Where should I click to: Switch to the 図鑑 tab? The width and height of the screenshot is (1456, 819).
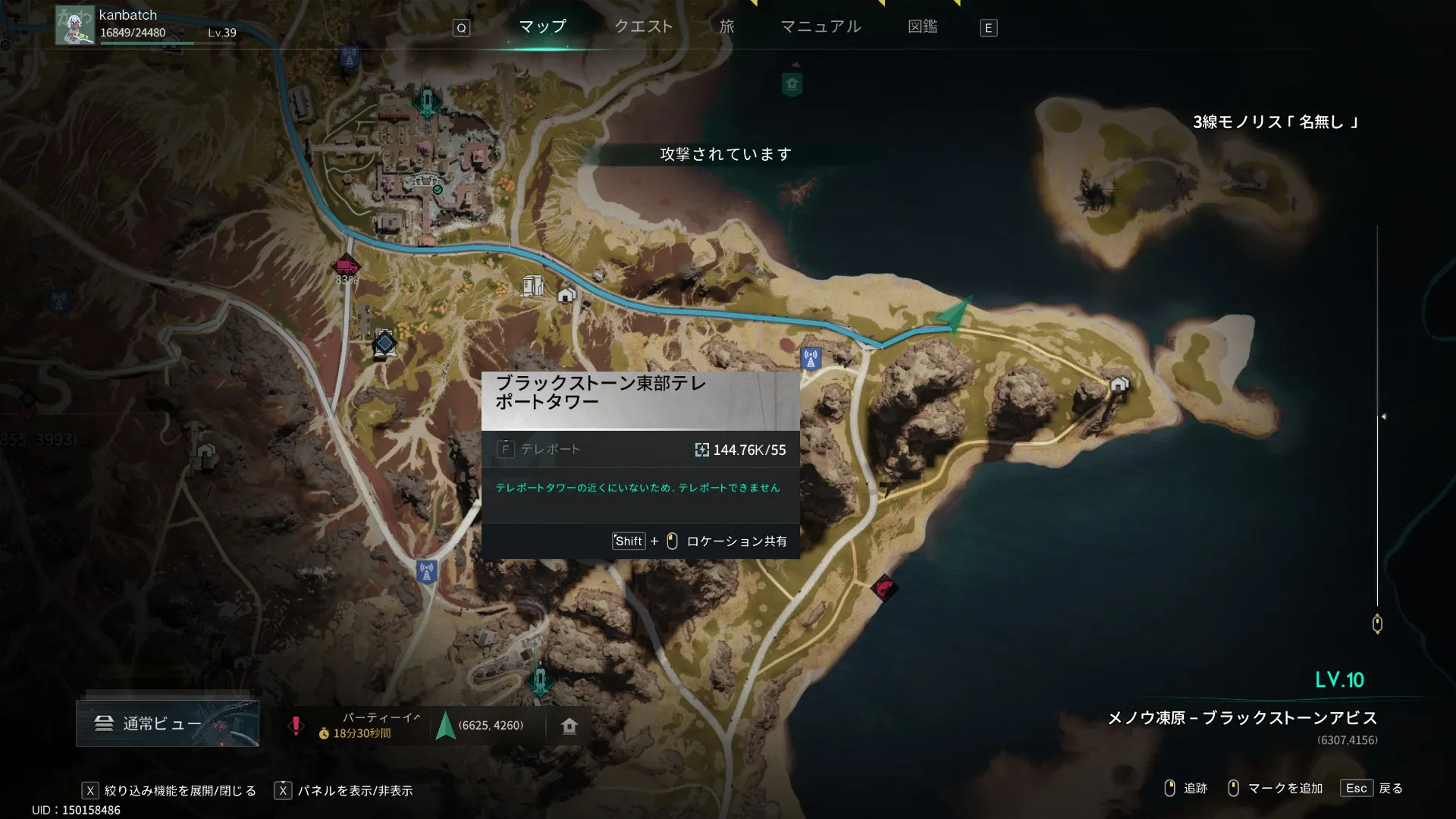pos(922,27)
